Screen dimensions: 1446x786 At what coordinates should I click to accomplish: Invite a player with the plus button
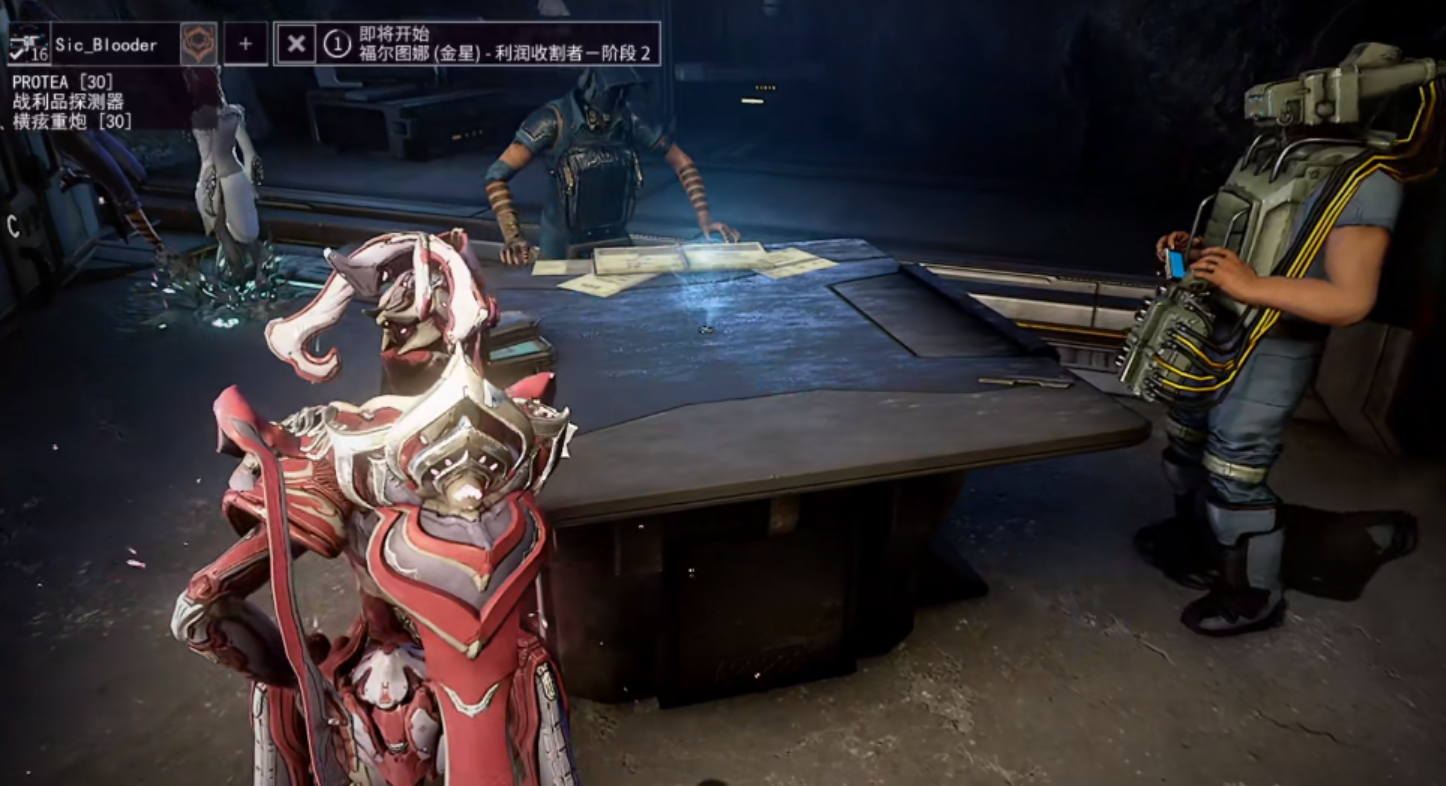245,44
